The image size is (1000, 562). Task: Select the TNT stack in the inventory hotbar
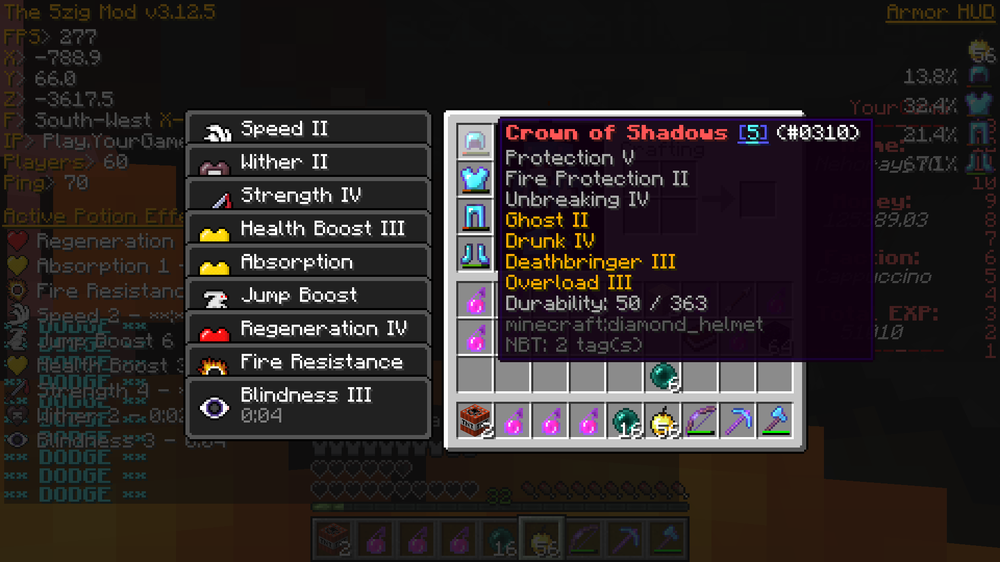click(476, 420)
